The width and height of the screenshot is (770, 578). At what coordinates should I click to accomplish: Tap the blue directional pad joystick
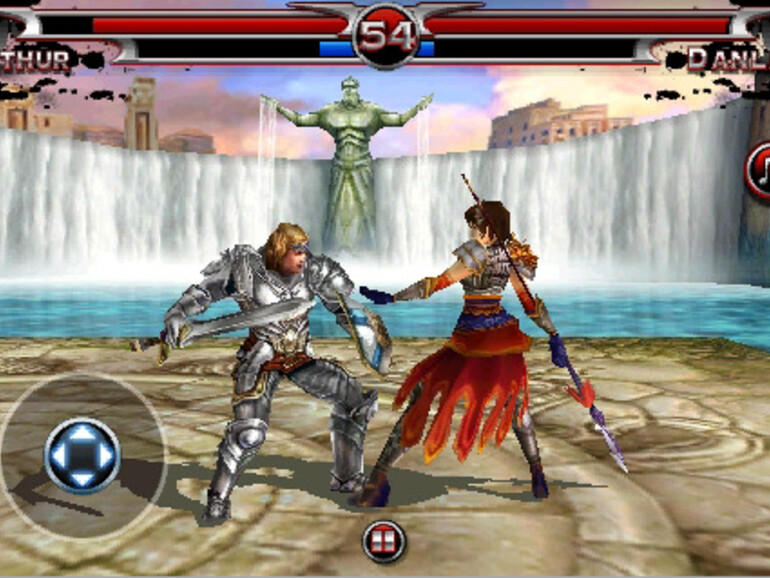pyautogui.click(x=82, y=456)
